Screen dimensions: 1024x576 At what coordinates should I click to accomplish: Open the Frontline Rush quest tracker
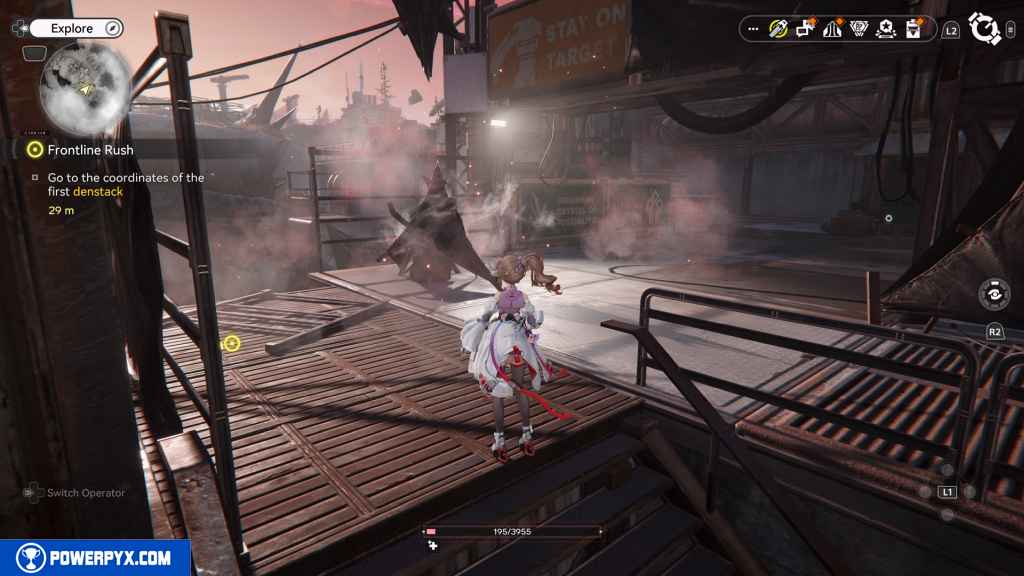coord(90,150)
